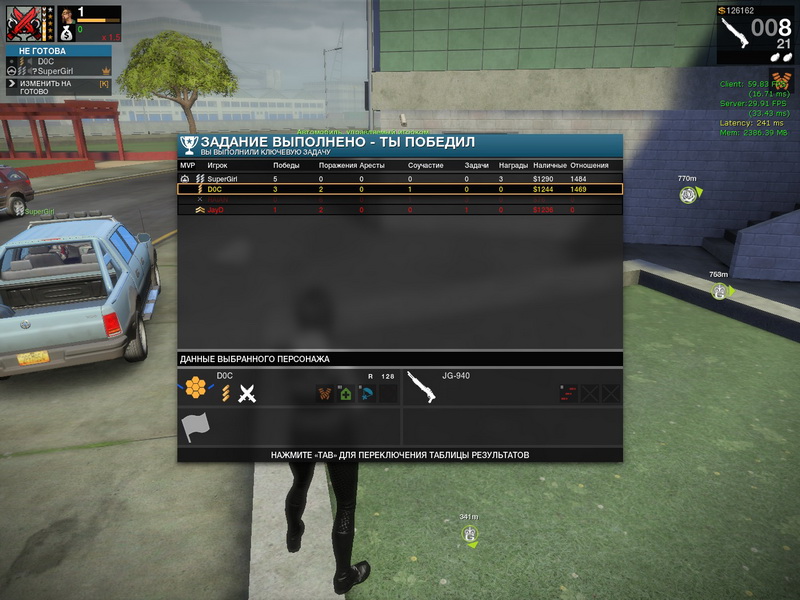Click the Отношения column header
Screen dimensions: 800x600
(x=588, y=165)
